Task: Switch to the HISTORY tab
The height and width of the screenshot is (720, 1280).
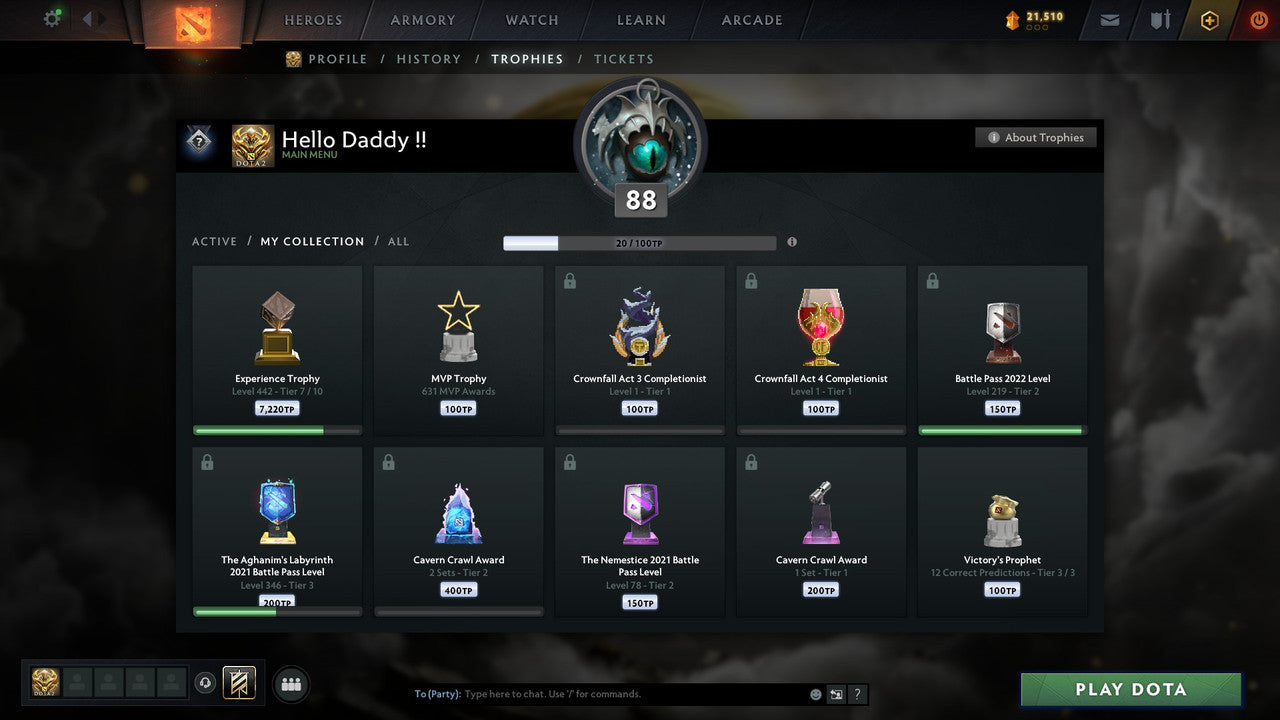Action: click(x=428, y=59)
